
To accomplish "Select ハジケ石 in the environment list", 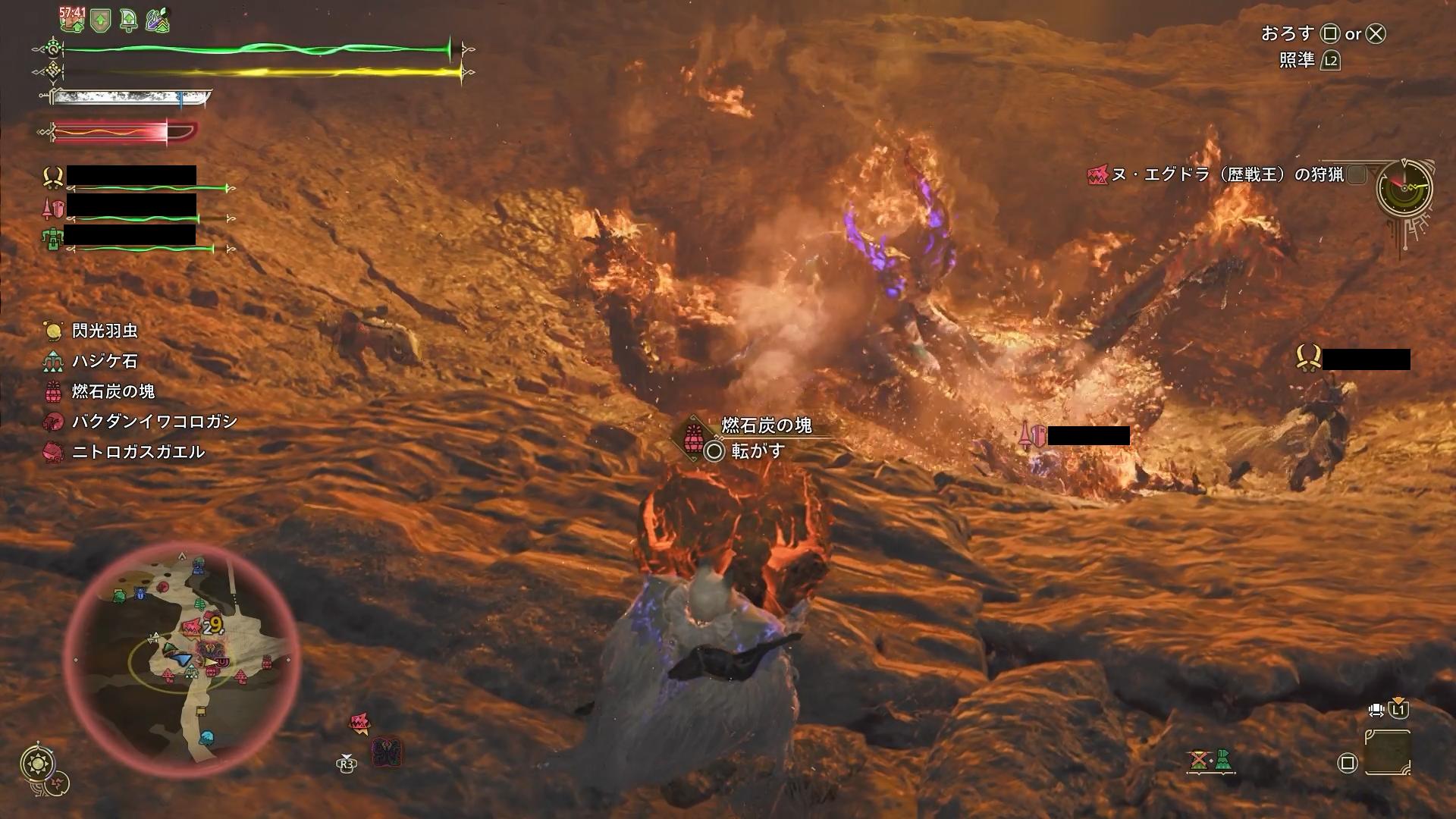I will 105,361.
